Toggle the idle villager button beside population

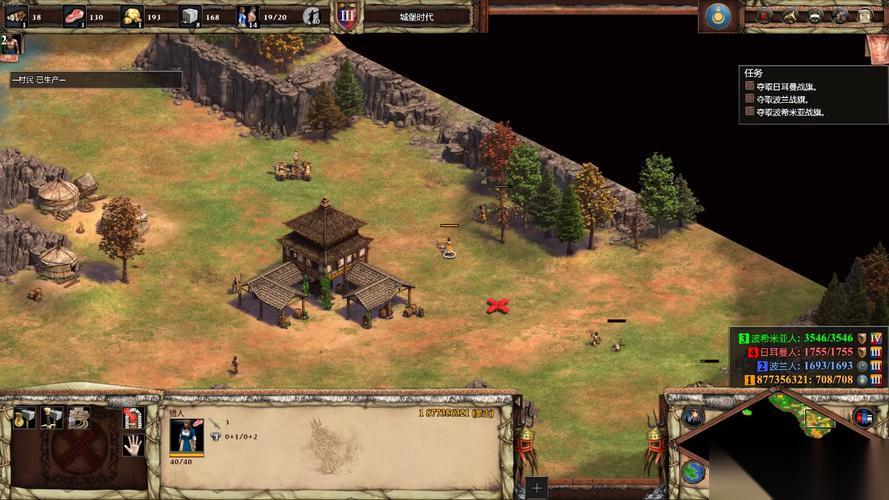tap(312, 16)
